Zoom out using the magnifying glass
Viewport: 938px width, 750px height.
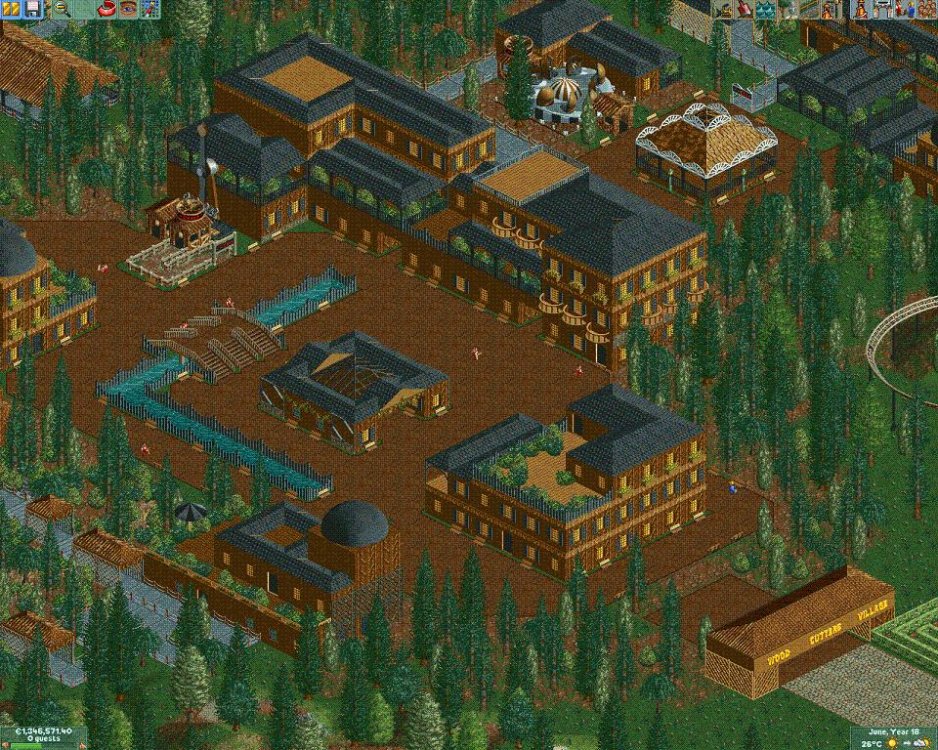(x=60, y=9)
